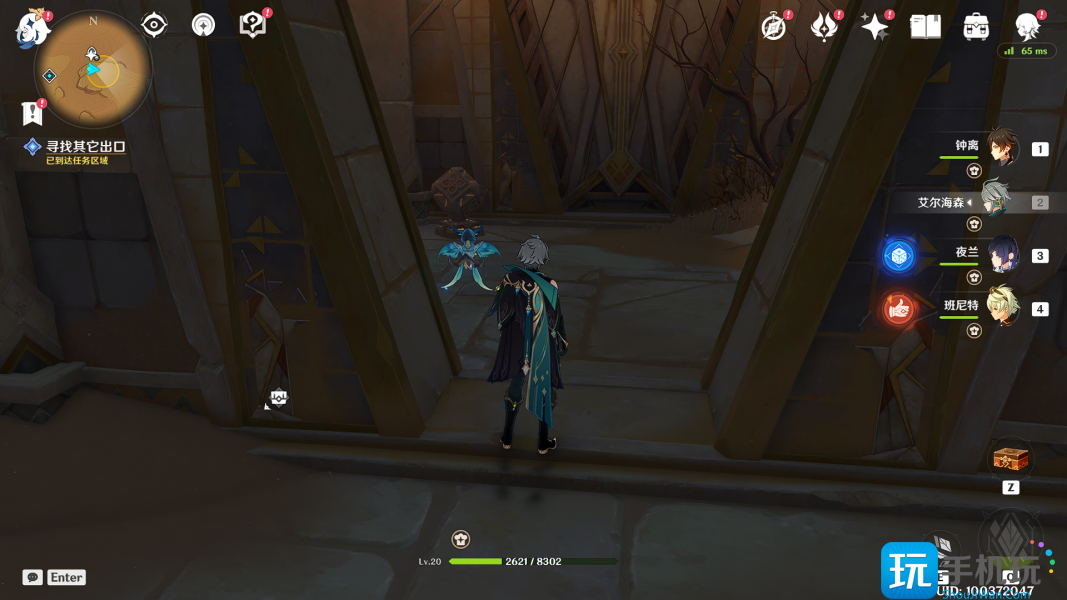The image size is (1067, 600).
Task: Click the eye-shaped icon beside the minimap
Action: (x=154, y=25)
